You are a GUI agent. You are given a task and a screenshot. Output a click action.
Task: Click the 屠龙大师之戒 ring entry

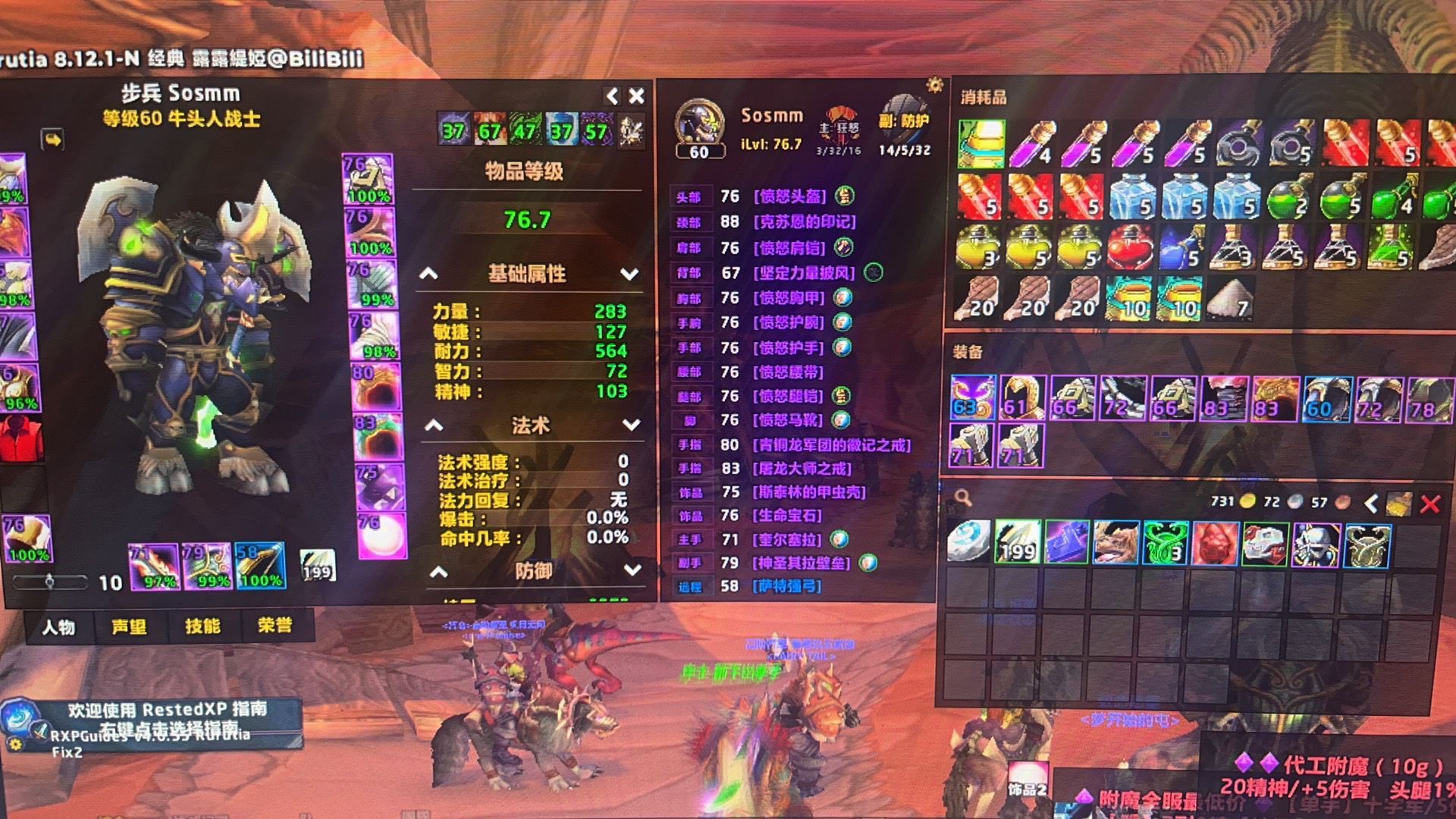coord(802,469)
